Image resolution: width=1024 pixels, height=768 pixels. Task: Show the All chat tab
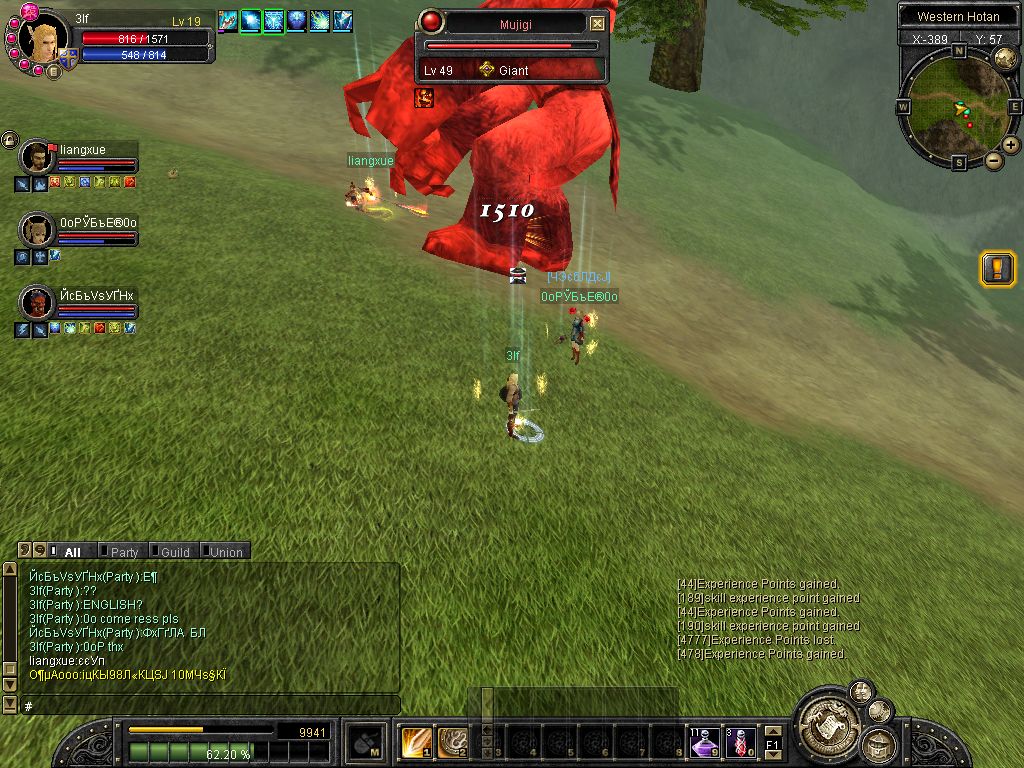coord(72,551)
